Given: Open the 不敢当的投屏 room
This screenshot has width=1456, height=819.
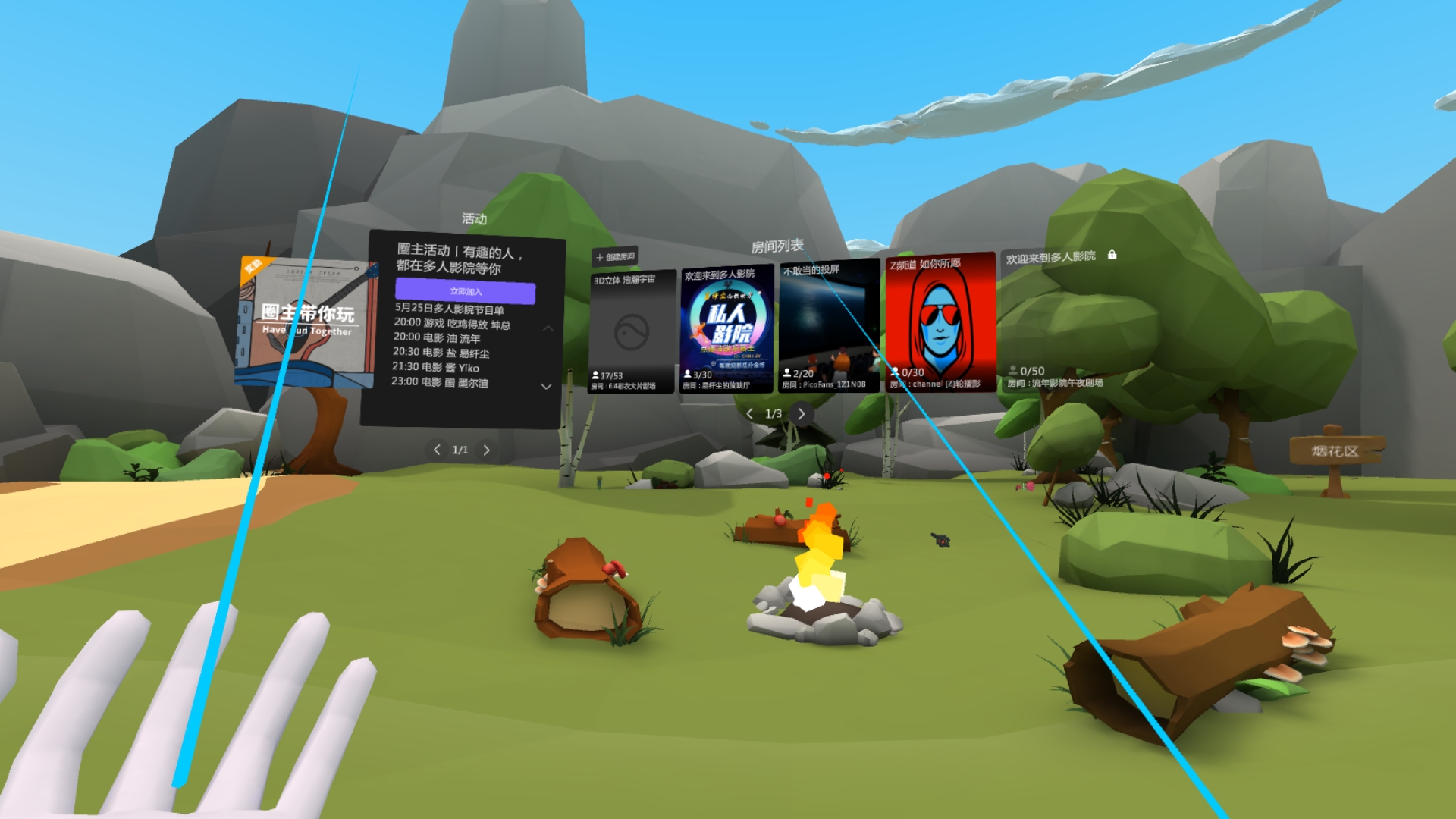Looking at the screenshot, I should coord(829,326).
